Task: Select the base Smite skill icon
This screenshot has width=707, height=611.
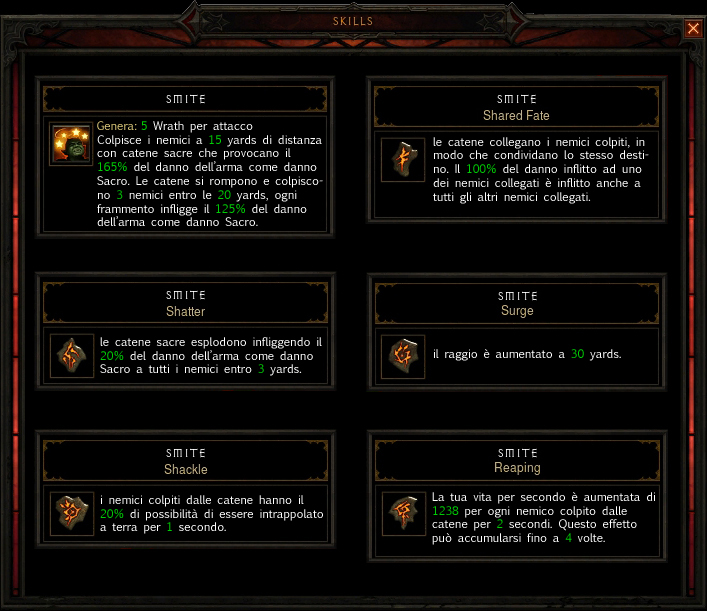Action: [72, 146]
